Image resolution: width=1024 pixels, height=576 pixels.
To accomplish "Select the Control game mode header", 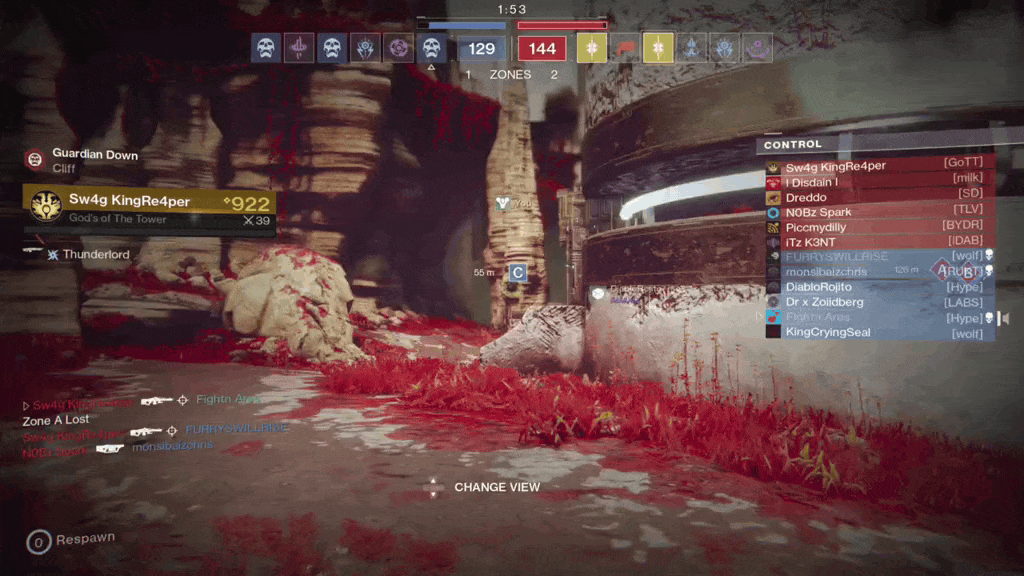I will 793,145.
